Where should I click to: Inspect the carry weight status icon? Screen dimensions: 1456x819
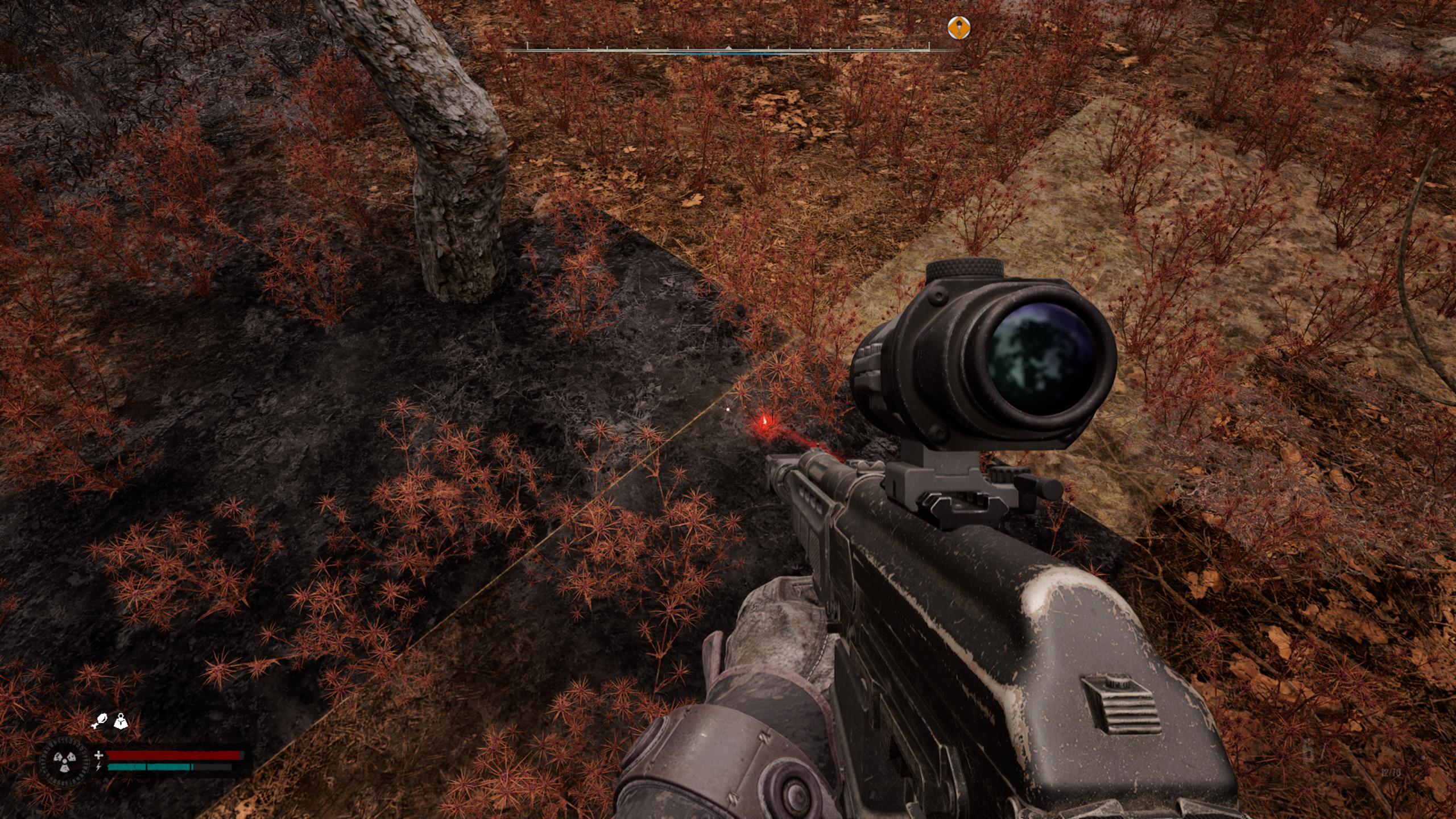(x=121, y=722)
